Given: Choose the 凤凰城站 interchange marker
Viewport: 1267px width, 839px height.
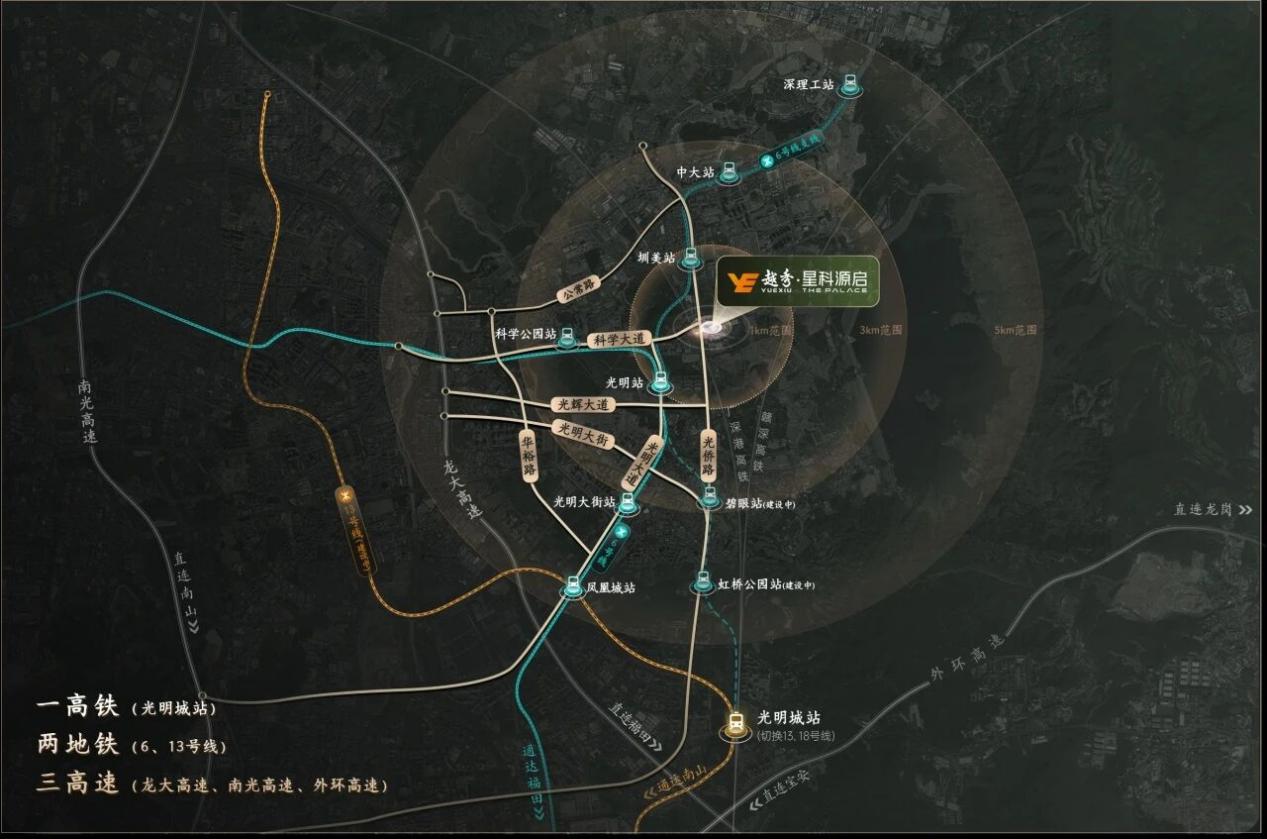Looking at the screenshot, I should tap(574, 588).
